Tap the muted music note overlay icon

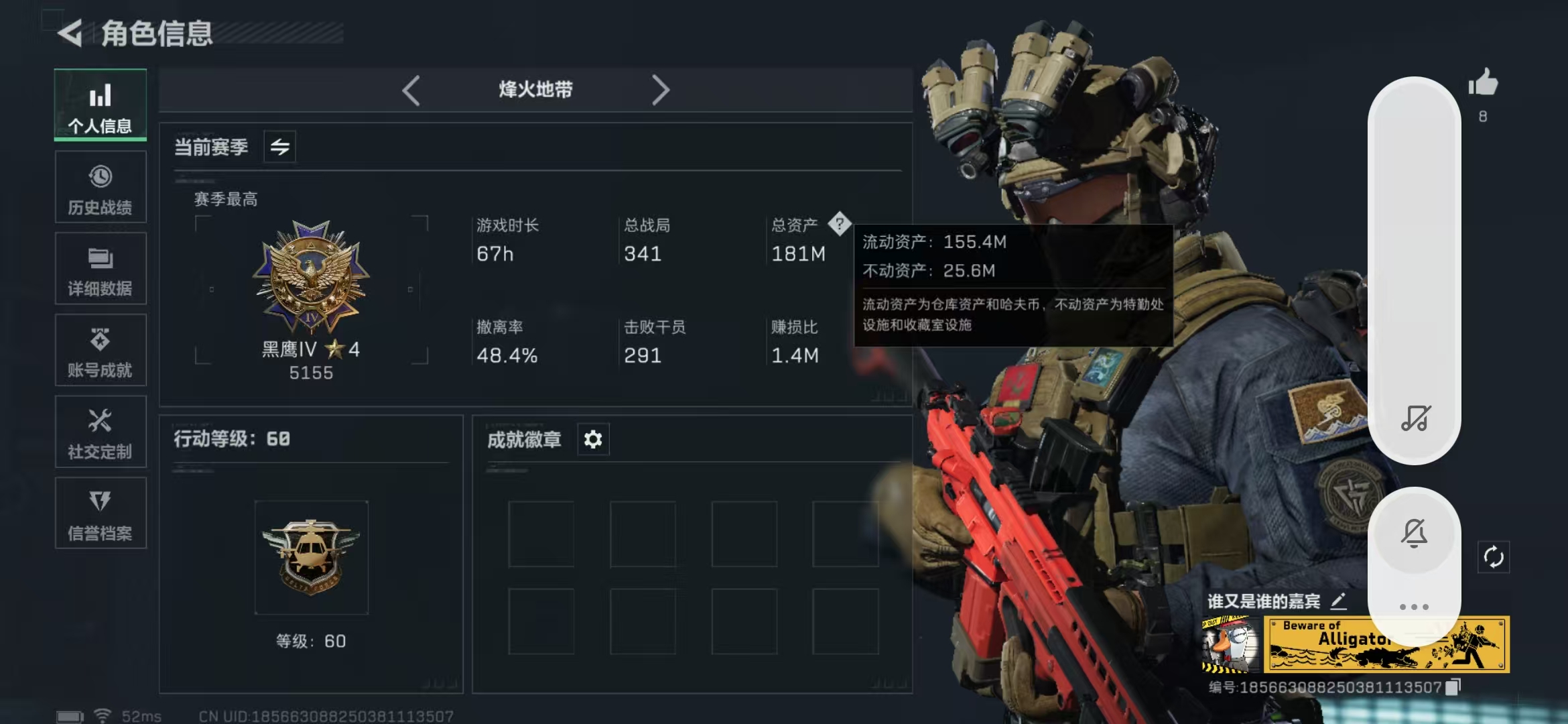coord(1415,418)
